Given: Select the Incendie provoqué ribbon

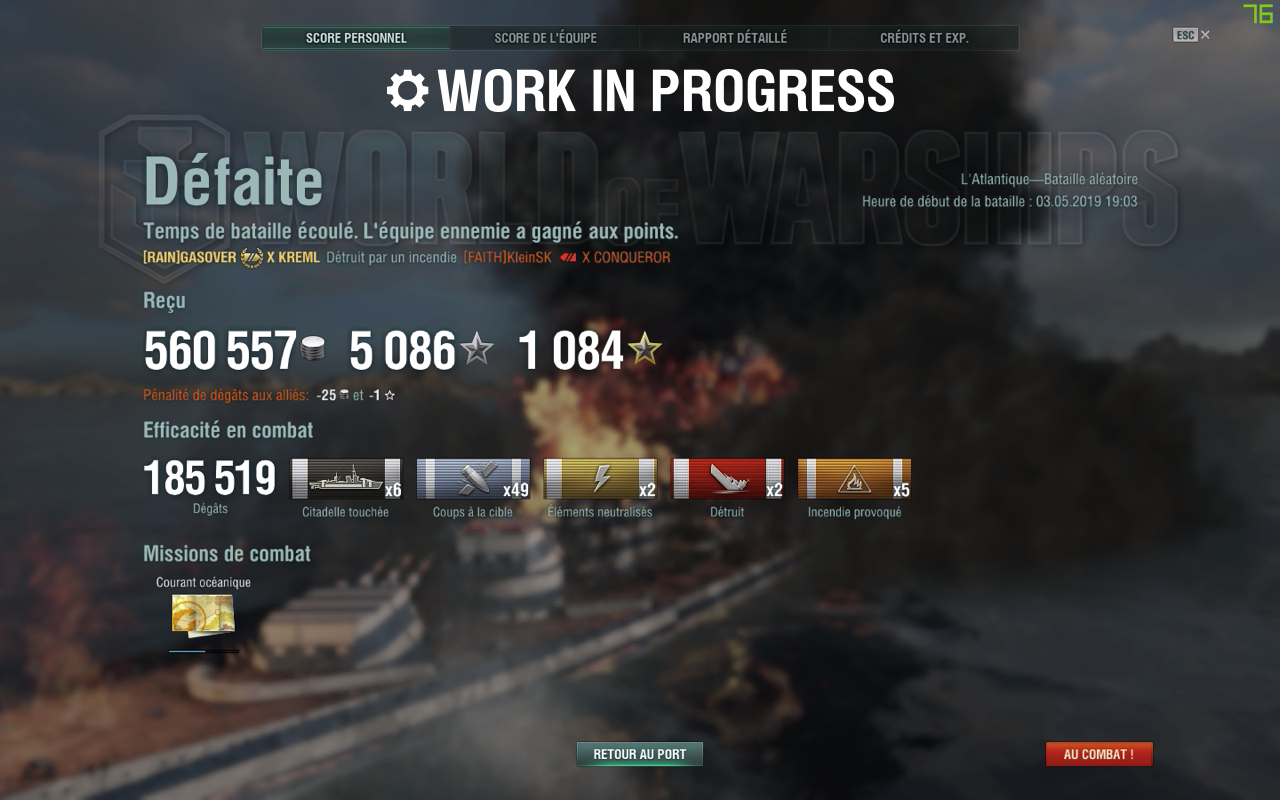Looking at the screenshot, I should coord(854,479).
